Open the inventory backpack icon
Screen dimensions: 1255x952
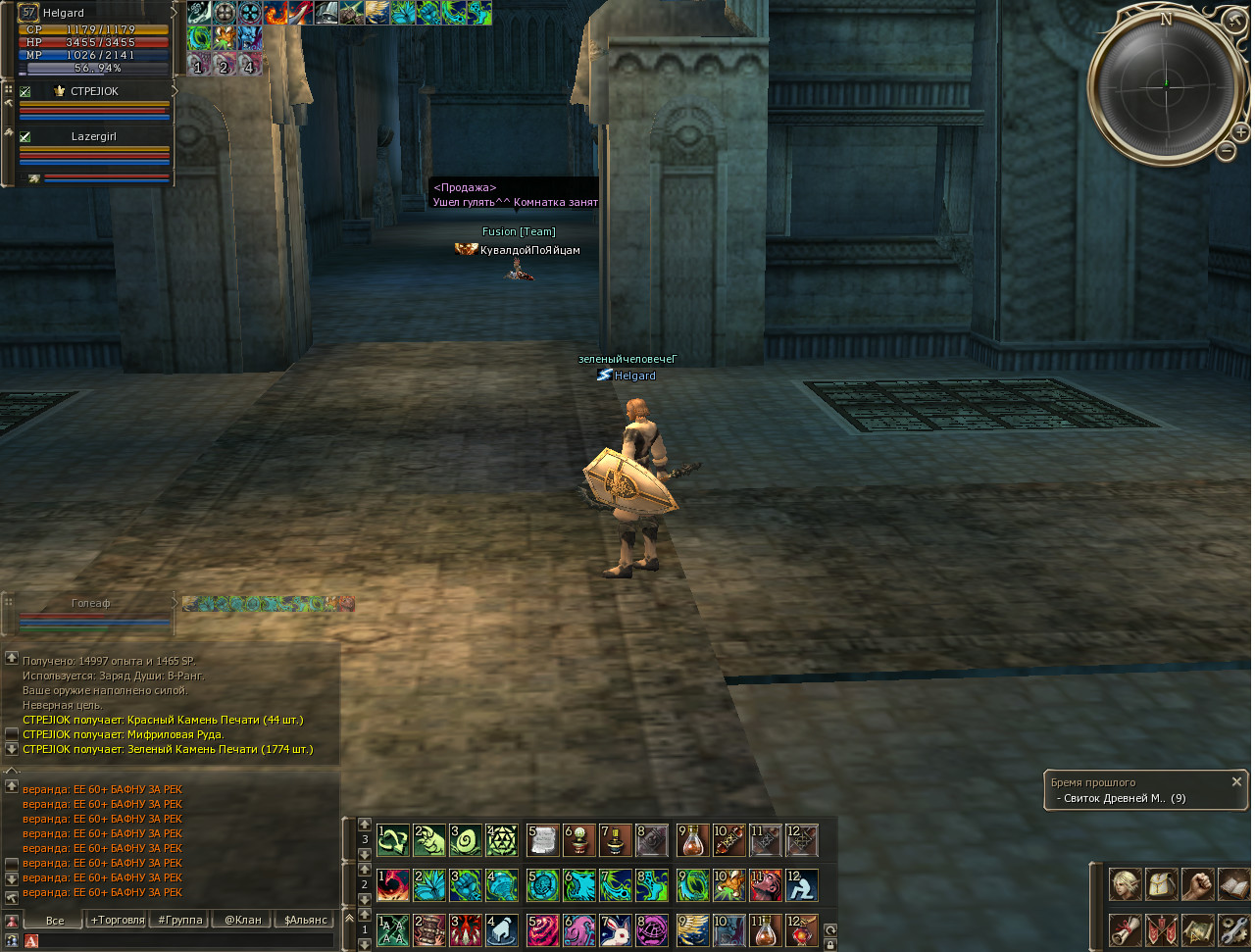coord(1161,884)
